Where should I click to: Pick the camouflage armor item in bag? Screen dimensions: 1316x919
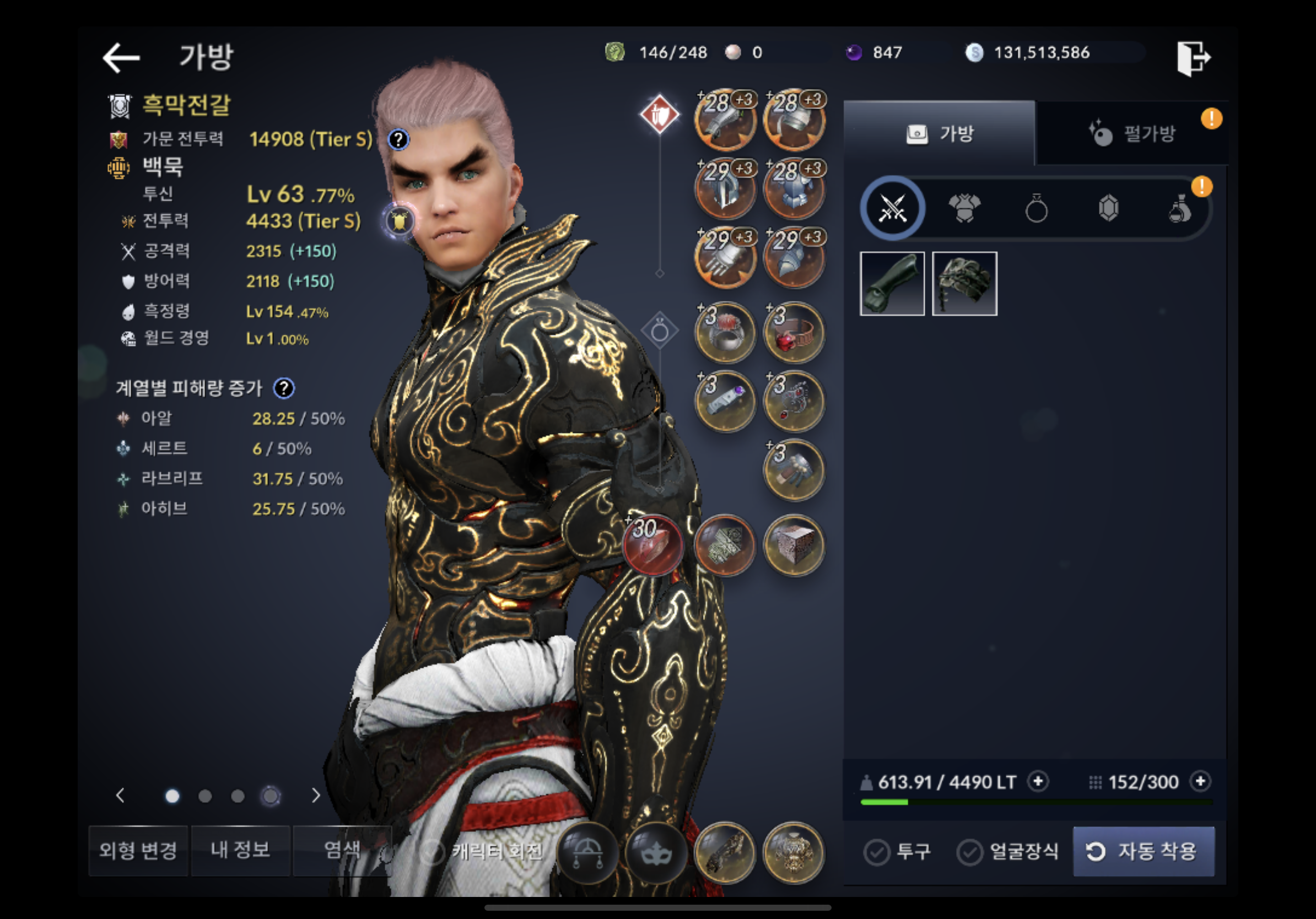click(964, 284)
